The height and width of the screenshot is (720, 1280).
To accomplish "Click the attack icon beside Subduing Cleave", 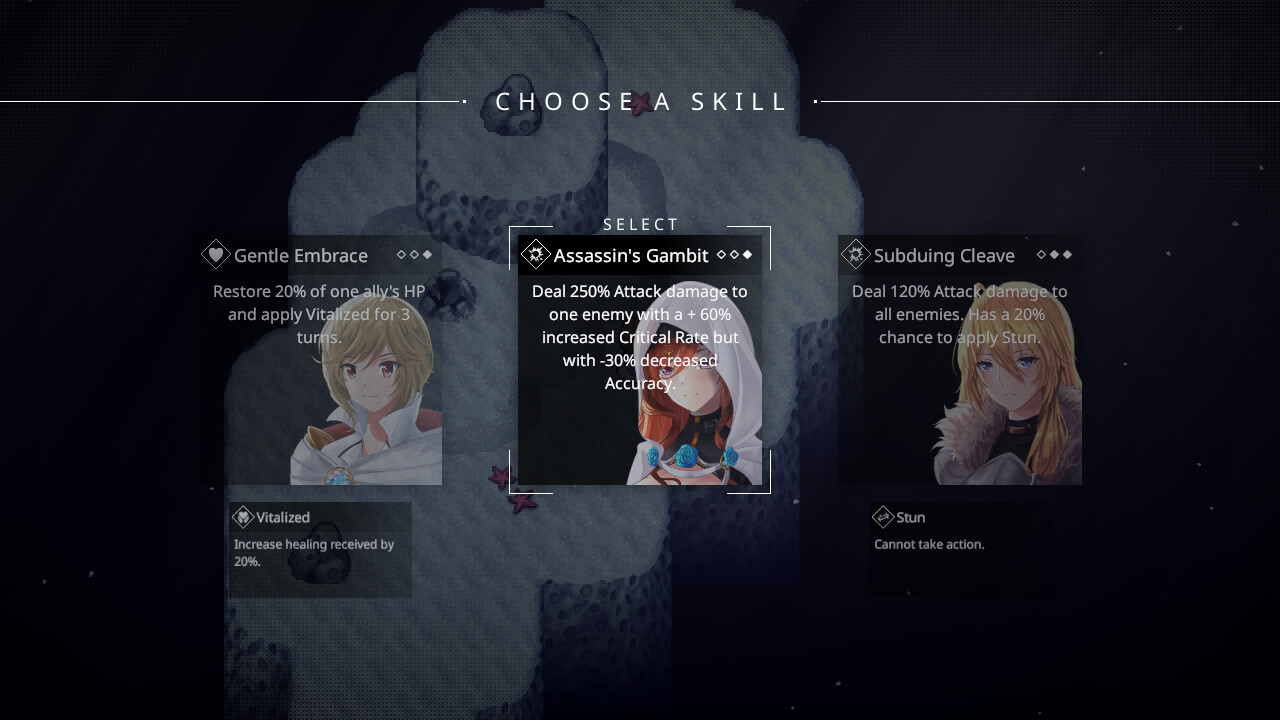I will coord(855,255).
